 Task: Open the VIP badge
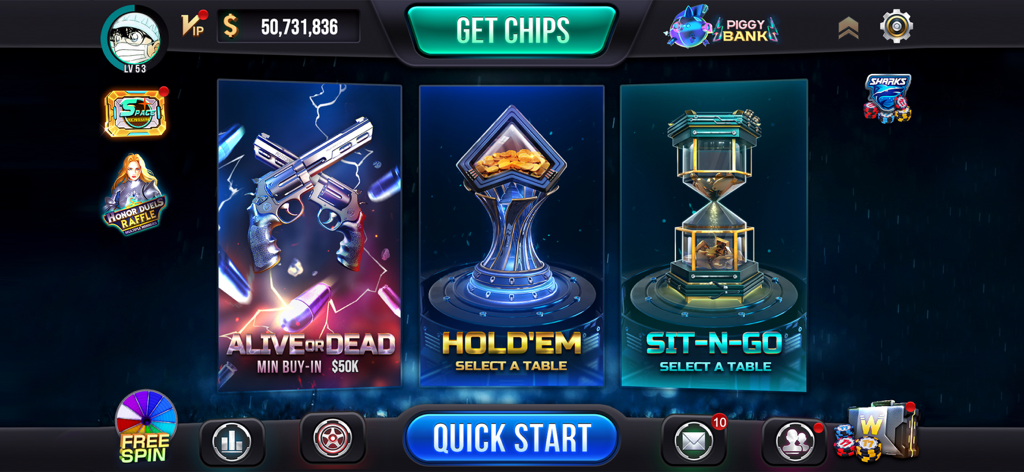193,25
